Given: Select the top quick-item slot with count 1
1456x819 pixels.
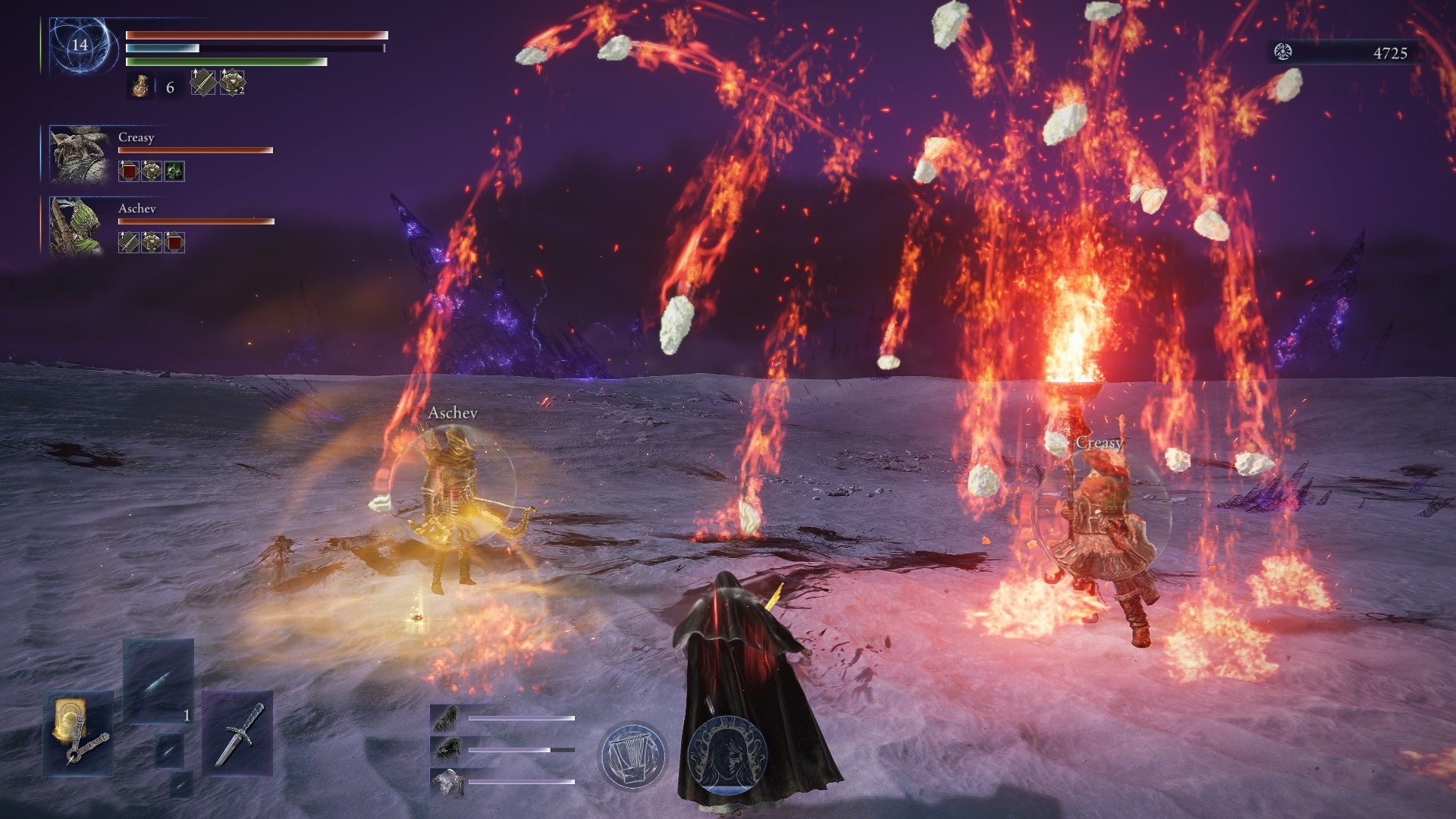Looking at the screenshot, I should coord(158,680).
